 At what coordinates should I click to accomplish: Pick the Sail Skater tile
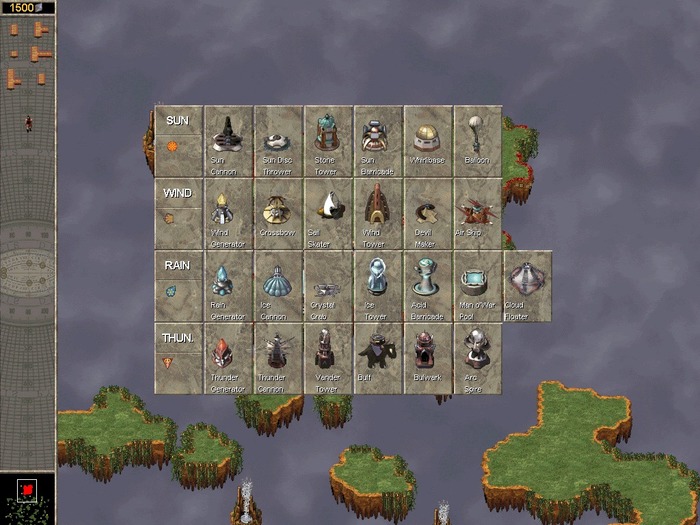(328, 213)
